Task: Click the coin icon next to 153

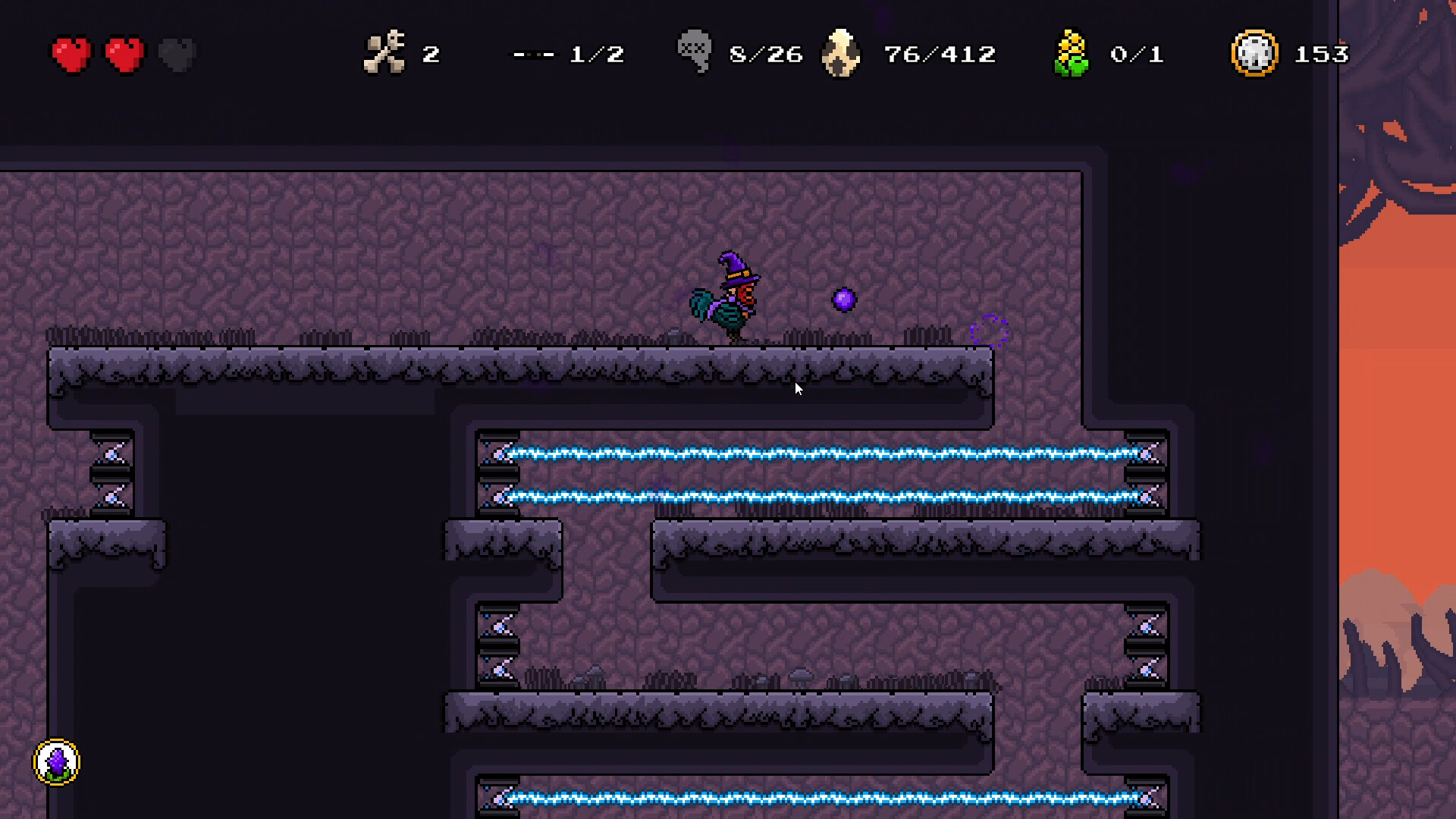Action: pos(1255,53)
